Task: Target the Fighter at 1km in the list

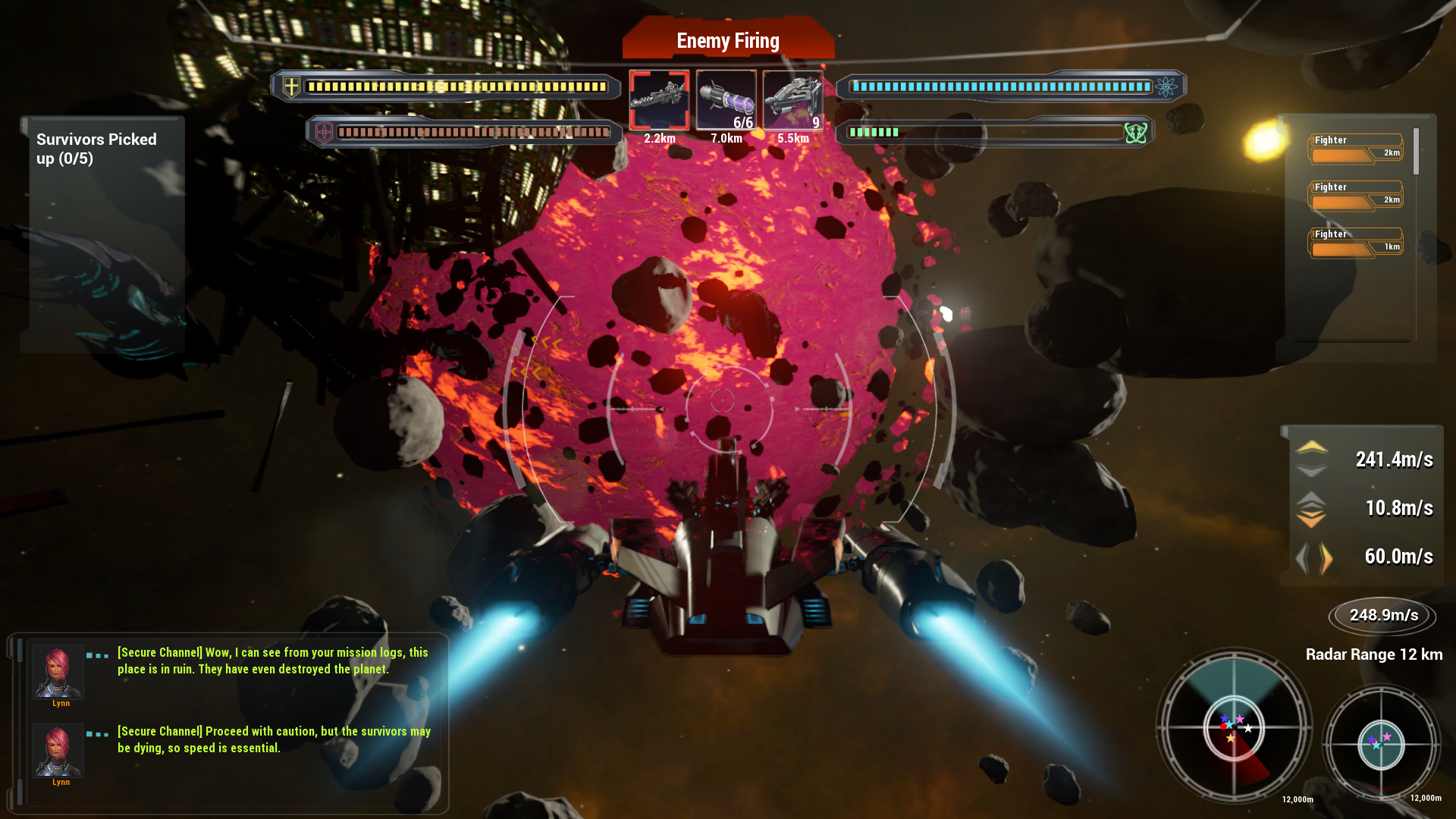Action: click(x=1356, y=242)
